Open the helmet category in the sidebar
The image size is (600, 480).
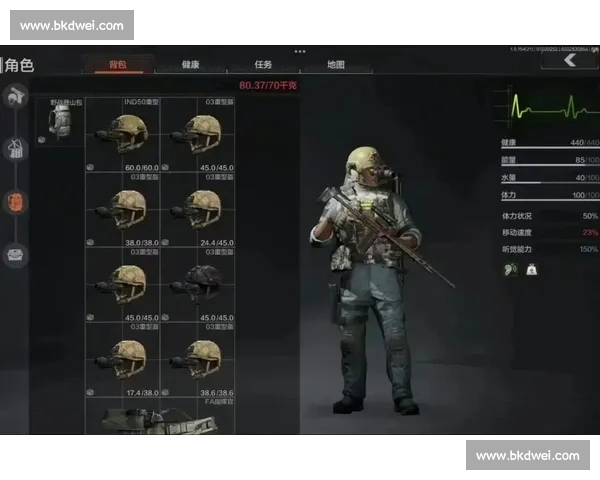click(x=15, y=96)
